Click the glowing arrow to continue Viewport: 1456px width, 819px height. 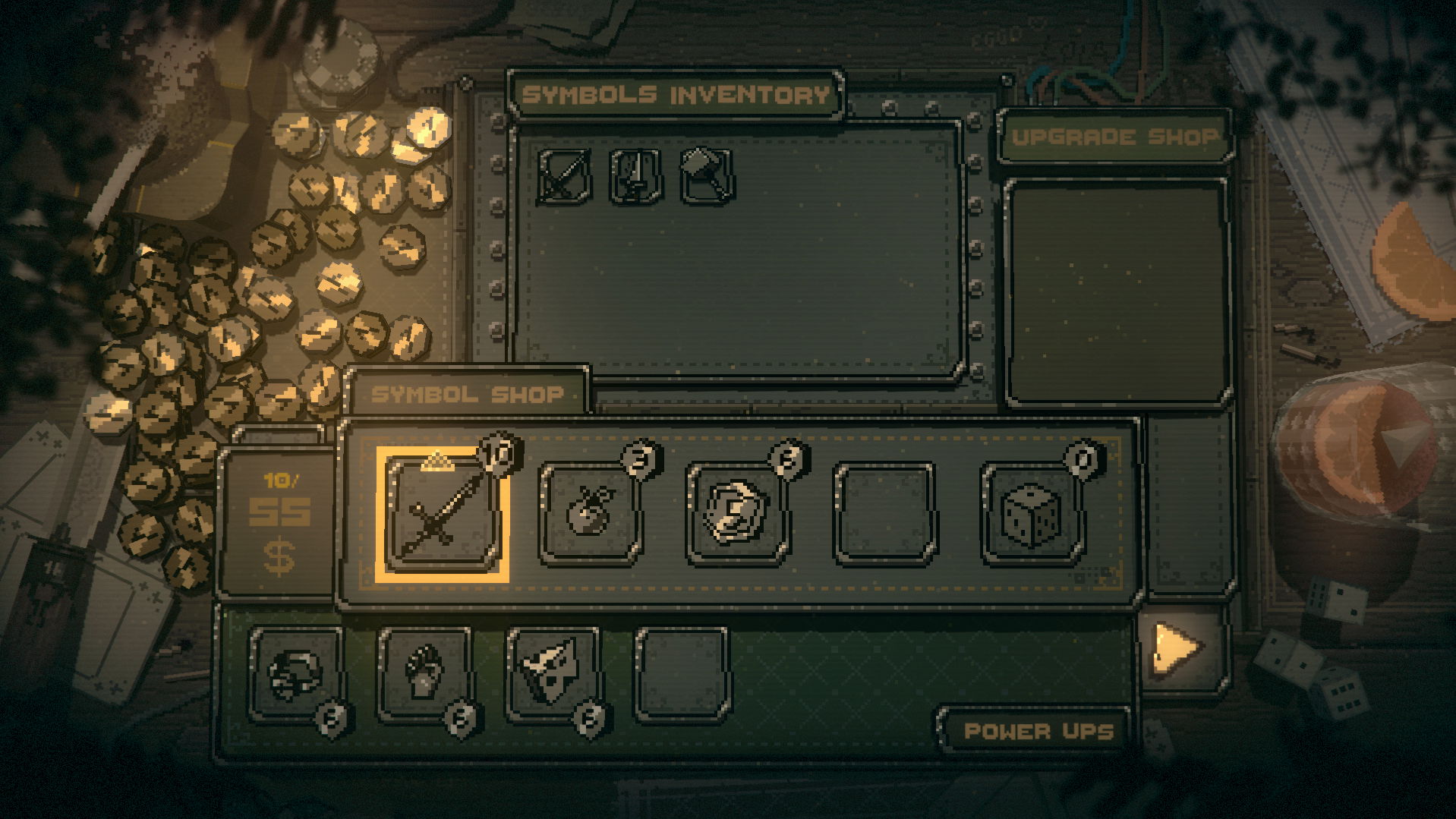click(x=1177, y=647)
